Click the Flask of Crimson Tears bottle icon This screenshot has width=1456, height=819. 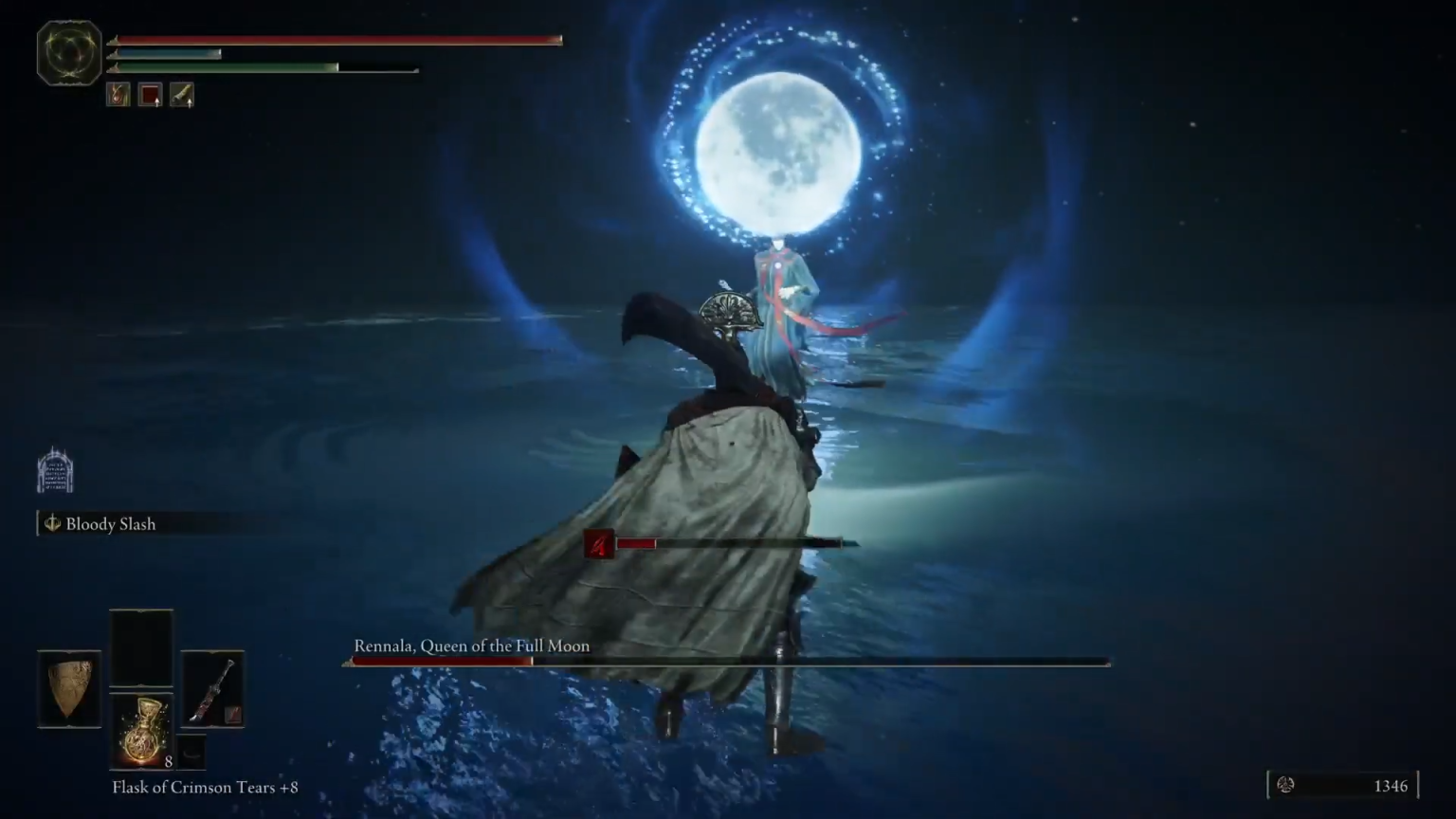[x=141, y=730]
